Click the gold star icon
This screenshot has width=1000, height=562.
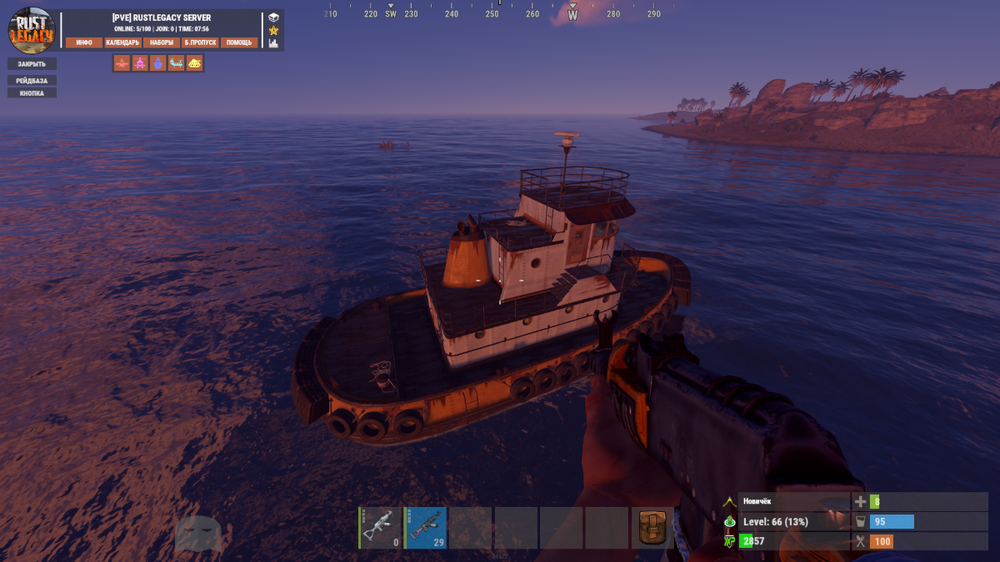[273, 31]
